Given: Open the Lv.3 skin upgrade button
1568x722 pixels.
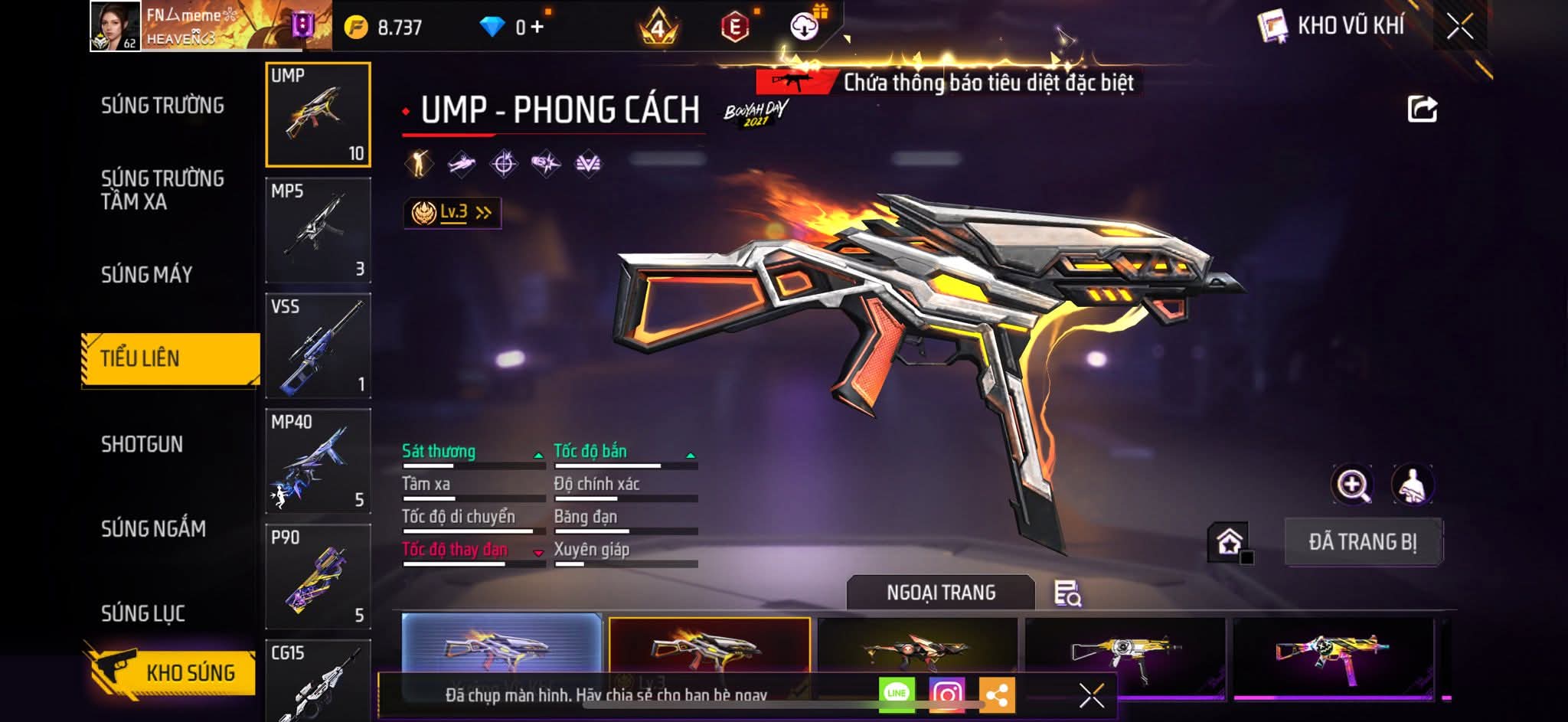Looking at the screenshot, I should (452, 213).
